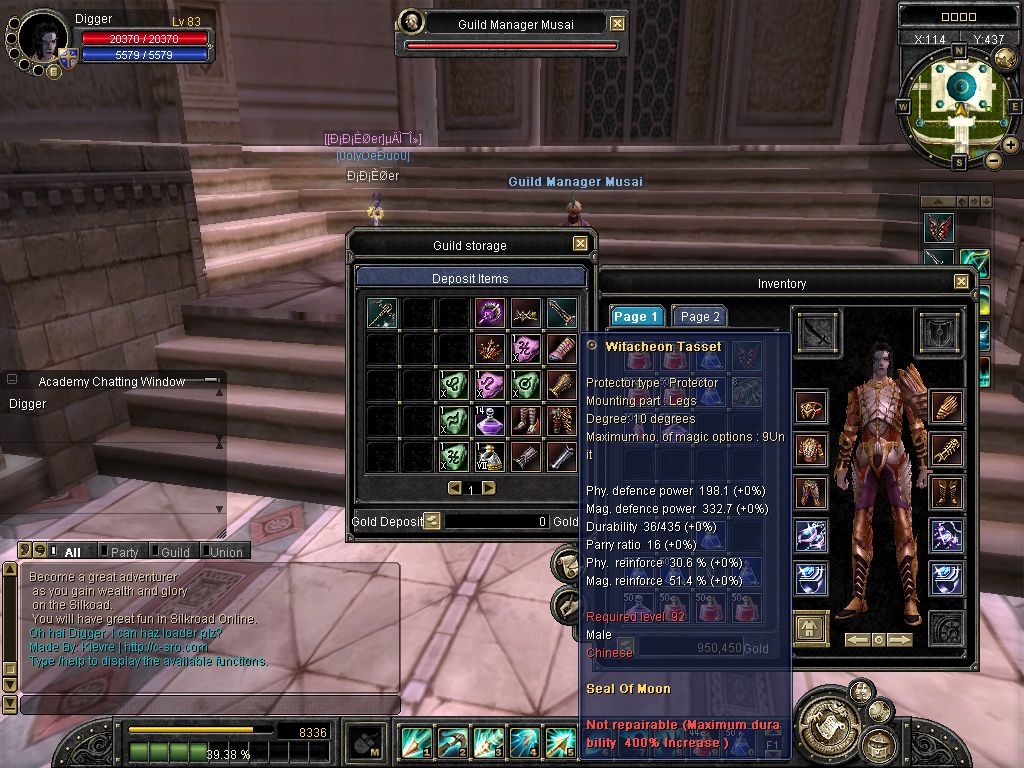Zoom out the minimap with minus button
The image size is (1024, 768).
994,159
